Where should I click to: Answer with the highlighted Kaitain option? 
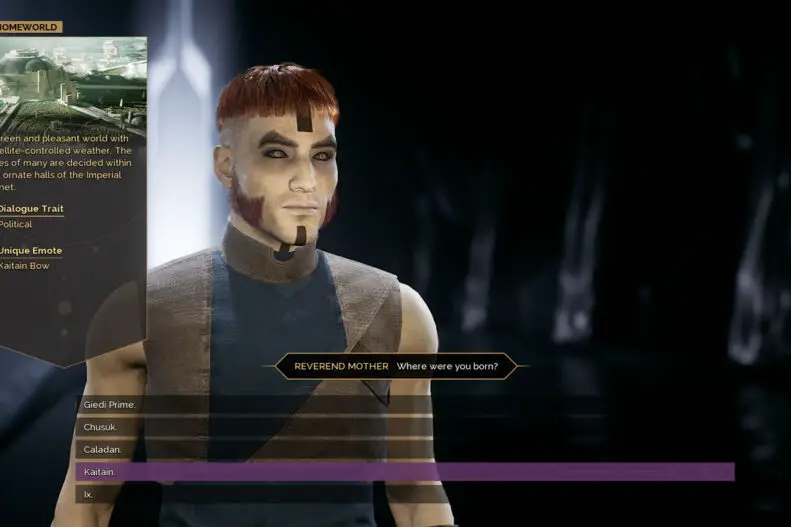pos(100,472)
